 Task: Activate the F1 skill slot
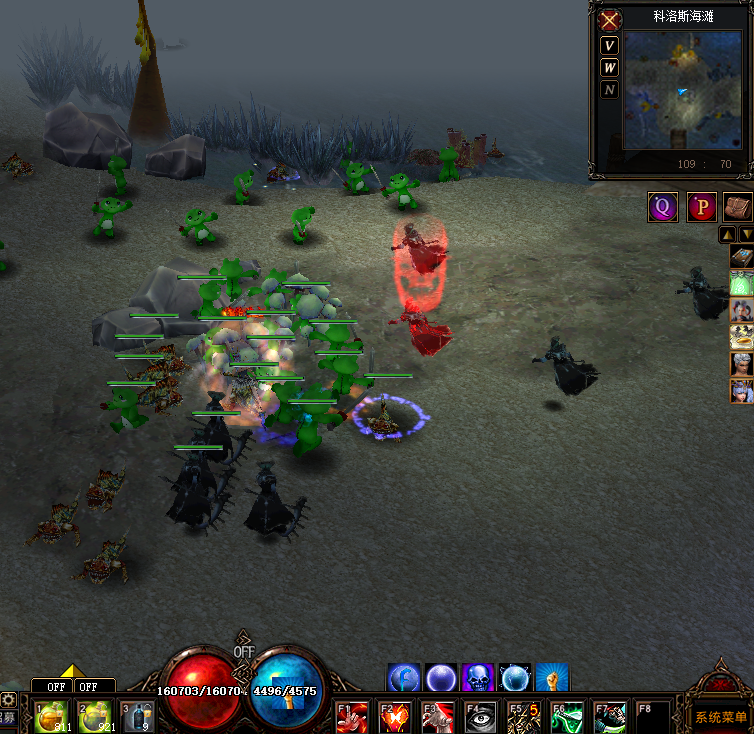(x=353, y=717)
